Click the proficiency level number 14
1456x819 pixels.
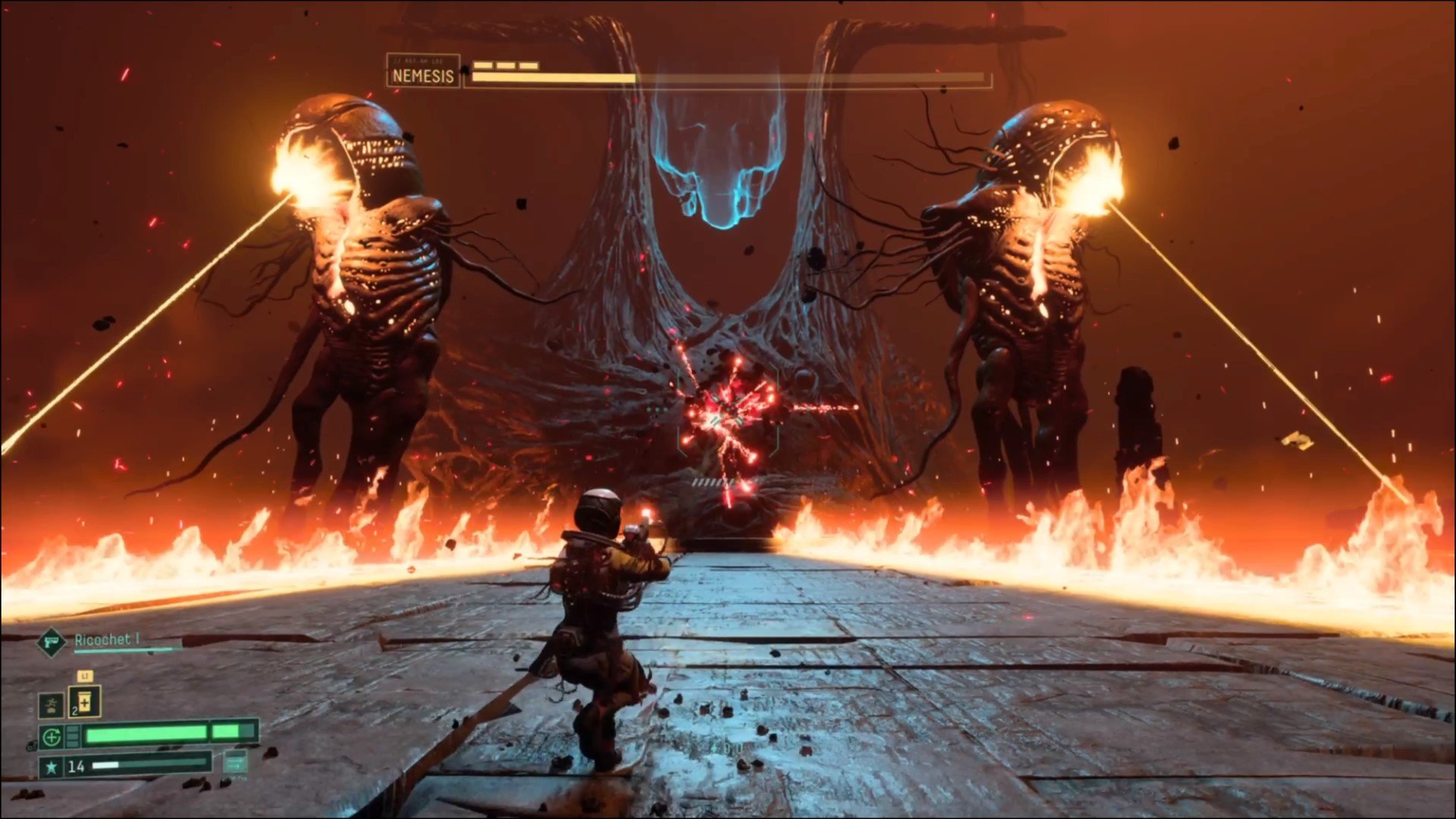pyautogui.click(x=77, y=766)
